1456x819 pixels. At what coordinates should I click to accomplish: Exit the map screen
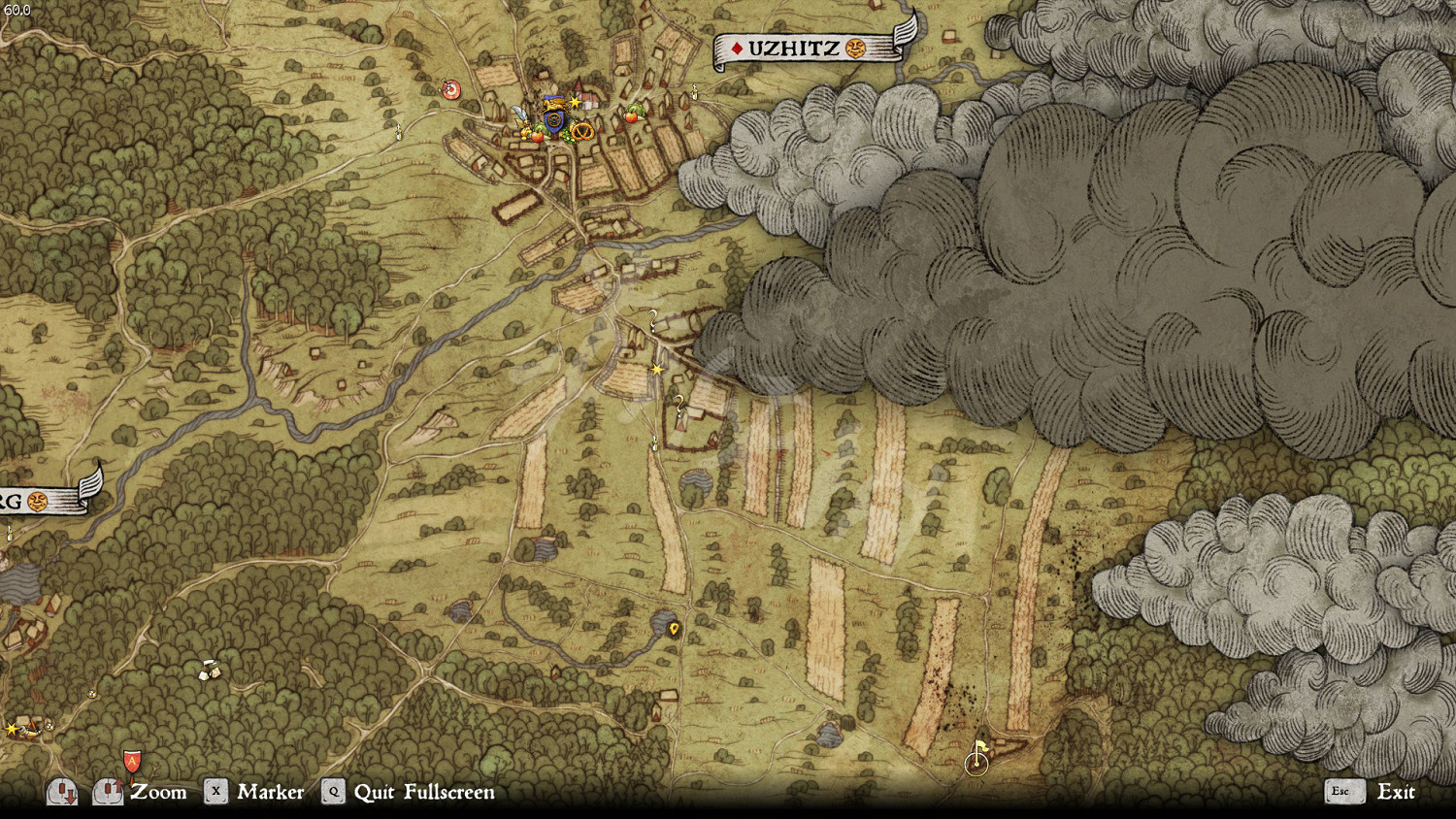pos(1395,792)
